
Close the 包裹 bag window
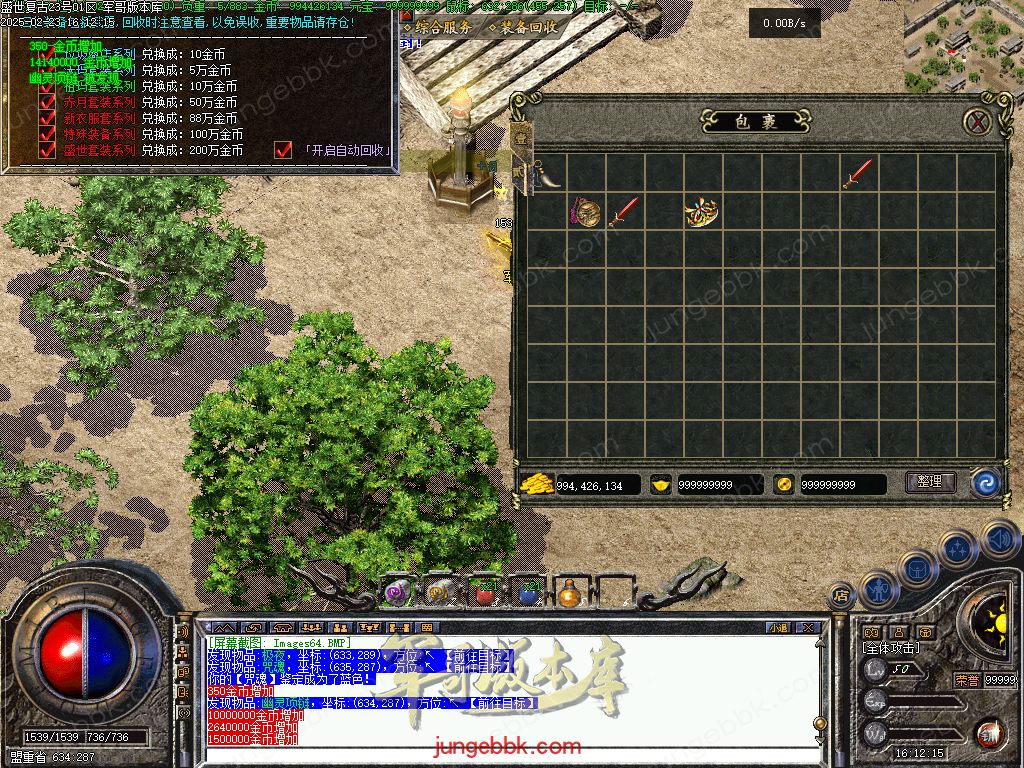tap(977, 122)
